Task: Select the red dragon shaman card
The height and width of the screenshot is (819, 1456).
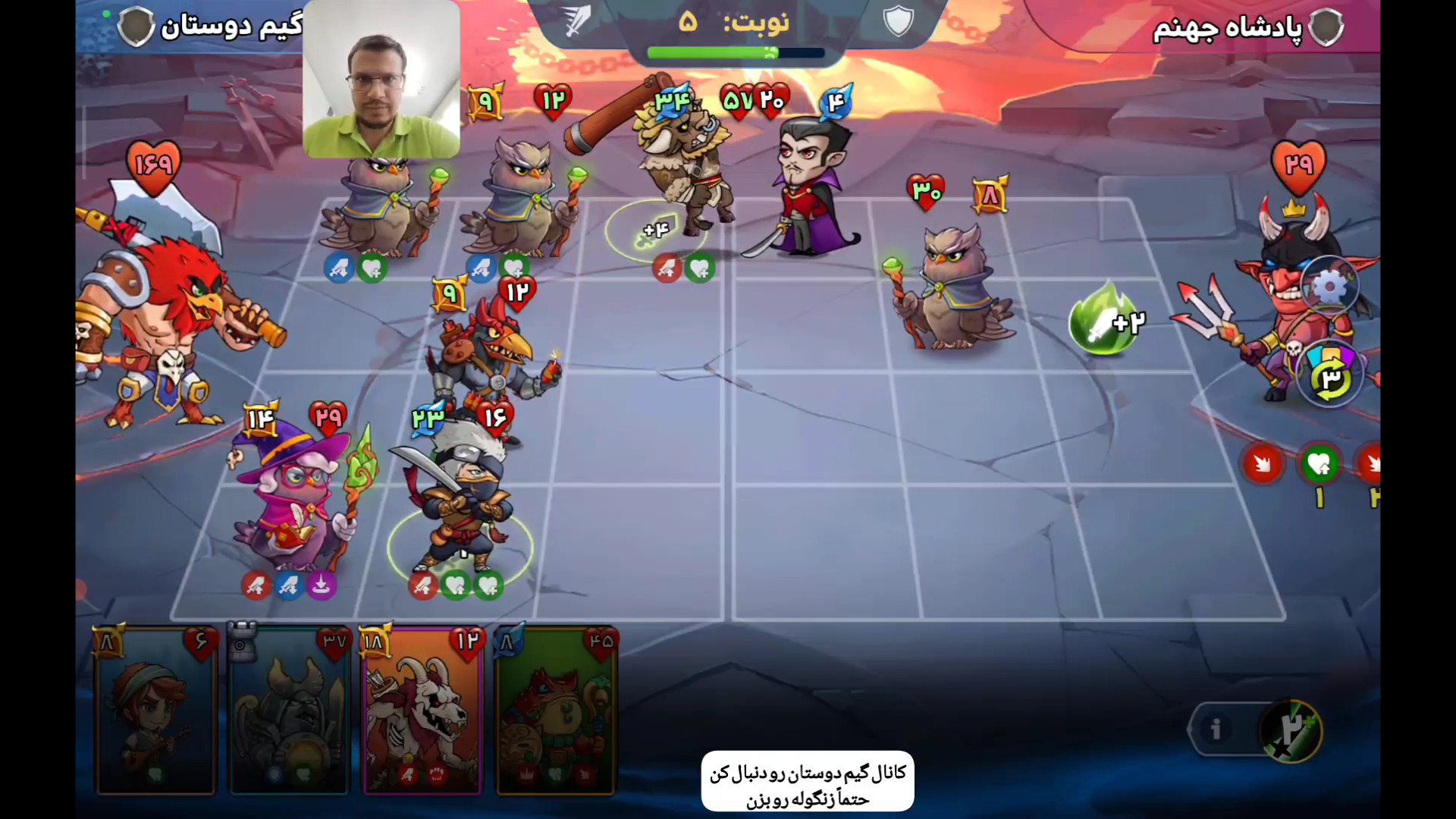Action: 556,711
